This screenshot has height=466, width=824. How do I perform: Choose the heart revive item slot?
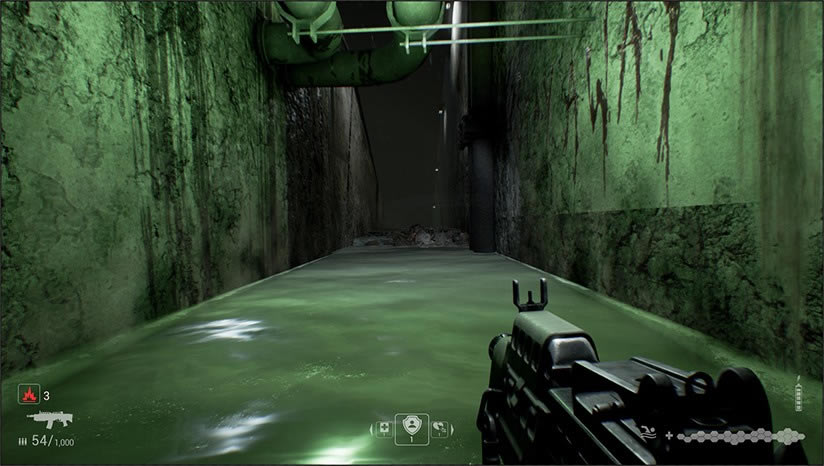click(x=440, y=428)
